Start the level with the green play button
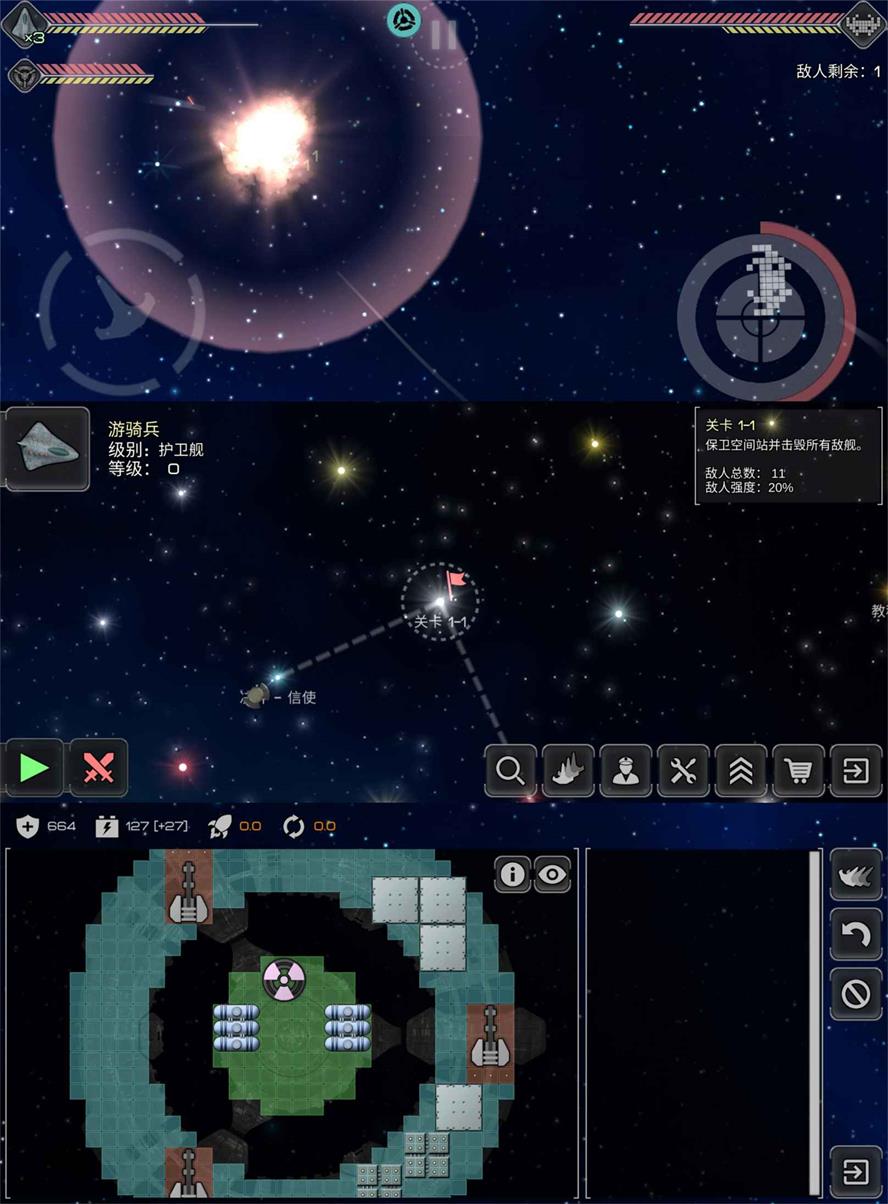This screenshot has height=1204, width=888. coord(34,768)
